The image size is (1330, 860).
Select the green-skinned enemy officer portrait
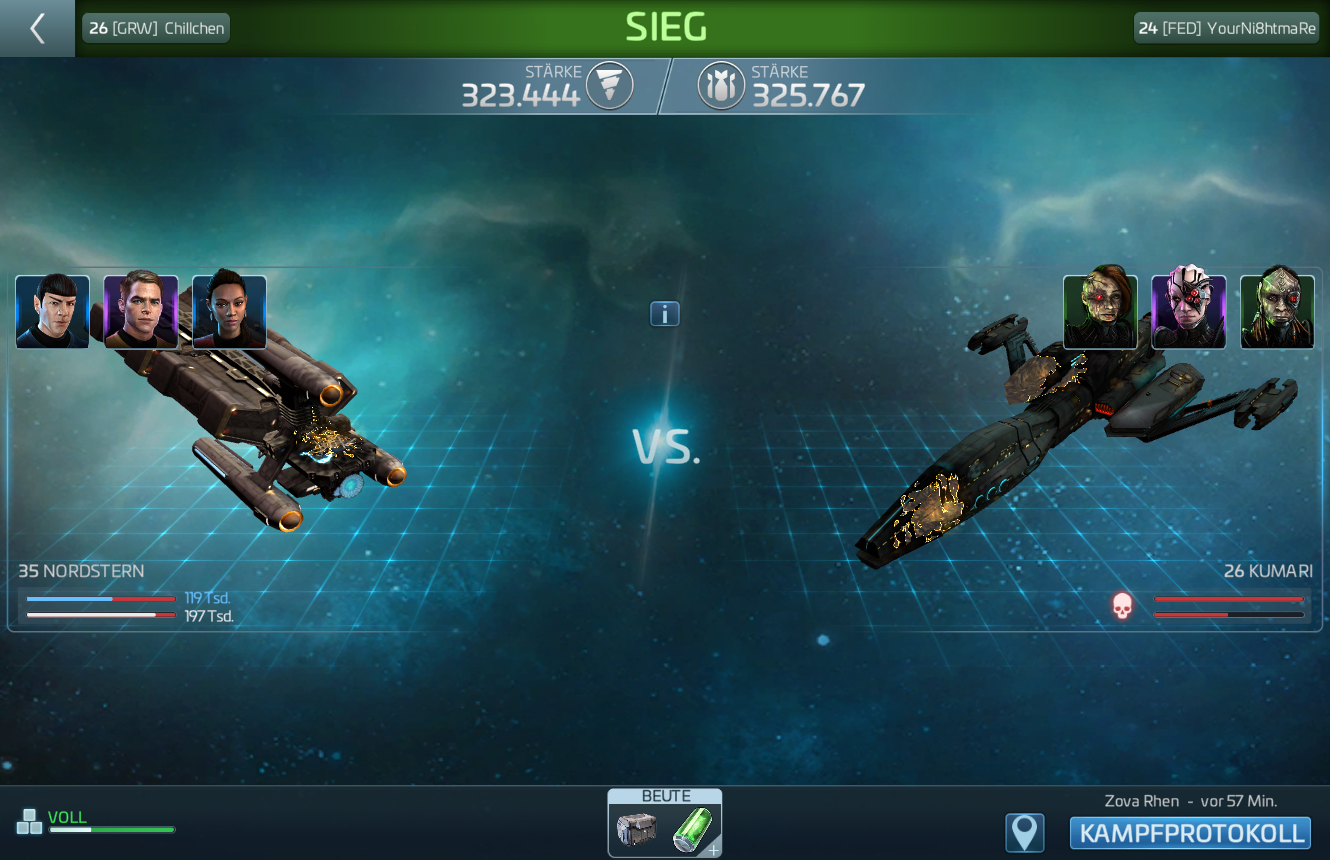coord(1277,312)
